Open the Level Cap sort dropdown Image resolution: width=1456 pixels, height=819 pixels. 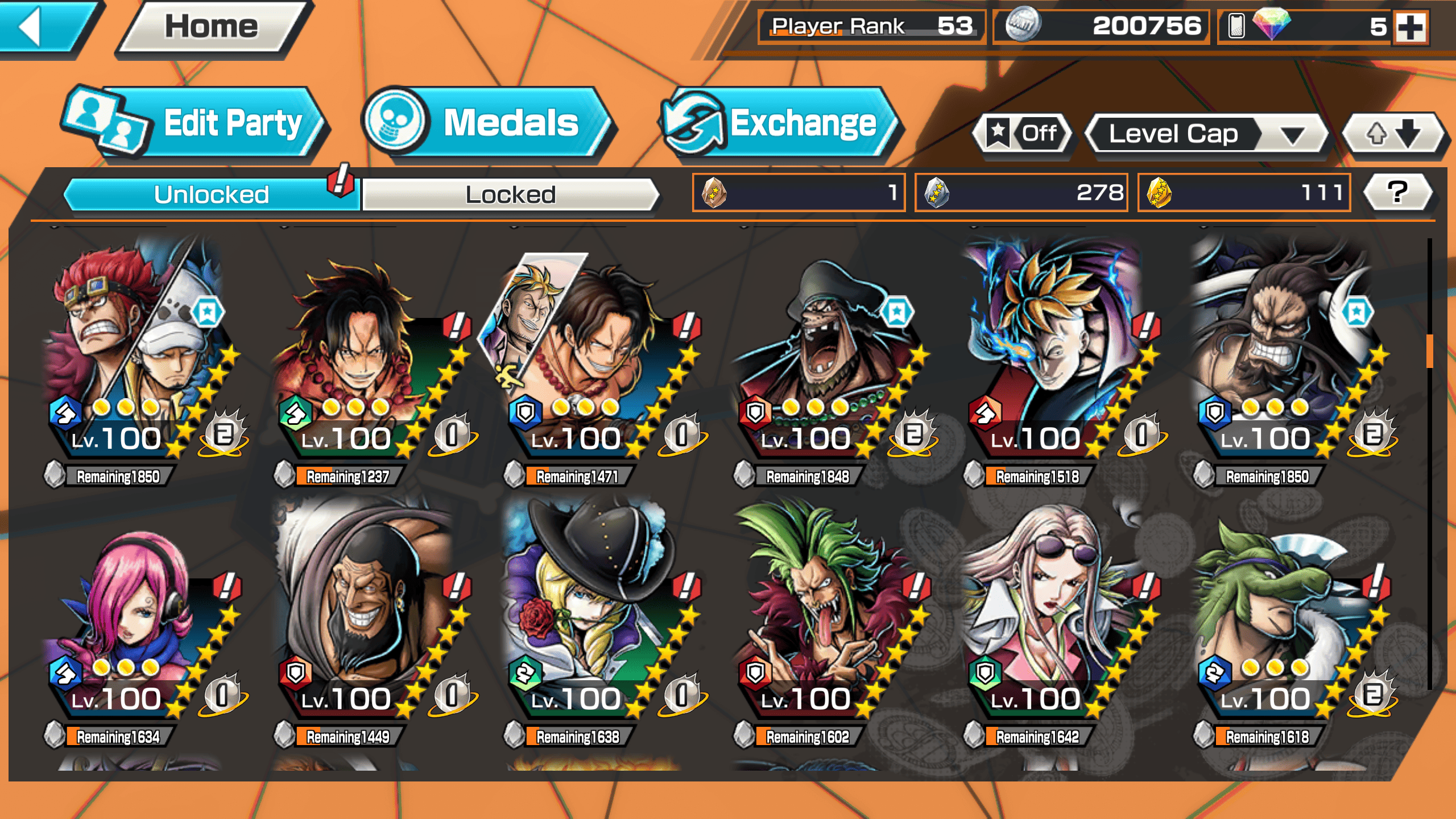(x=1206, y=134)
